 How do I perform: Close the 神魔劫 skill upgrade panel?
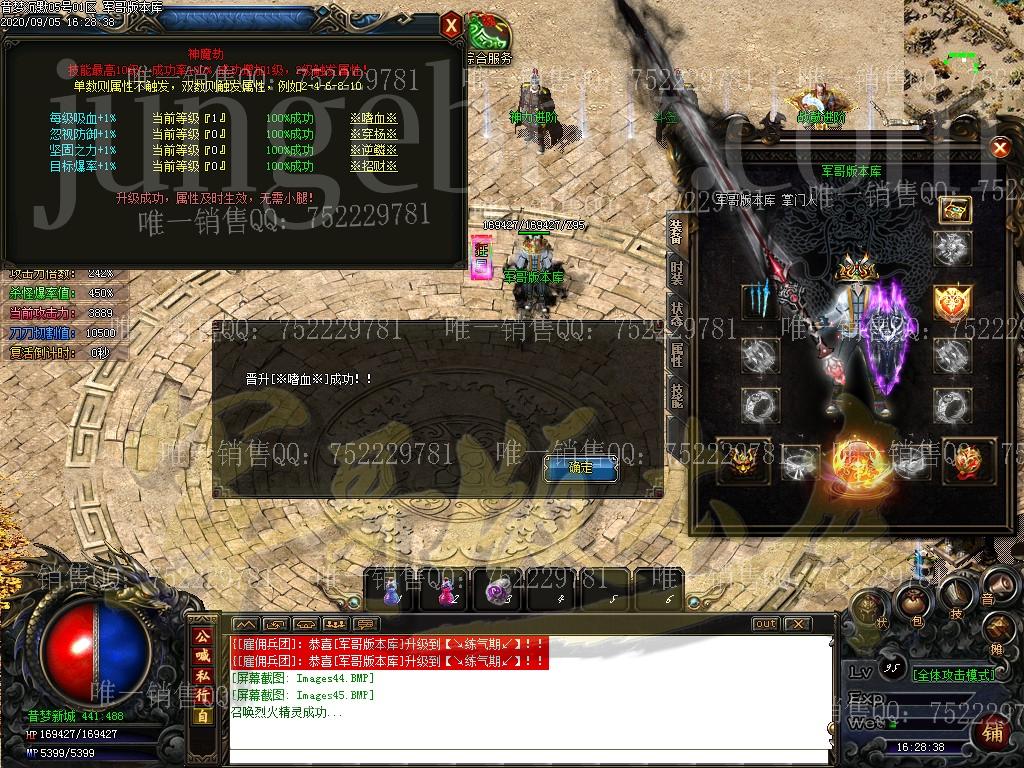(x=452, y=24)
